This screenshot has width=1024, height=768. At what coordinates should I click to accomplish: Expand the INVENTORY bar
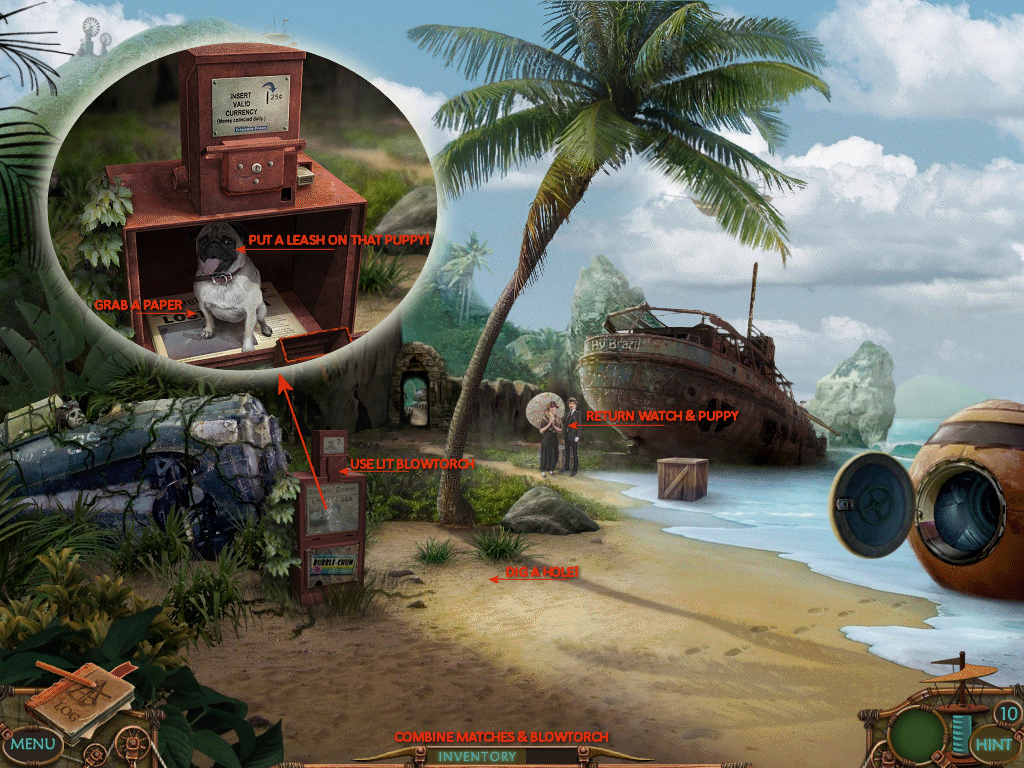click(x=477, y=756)
